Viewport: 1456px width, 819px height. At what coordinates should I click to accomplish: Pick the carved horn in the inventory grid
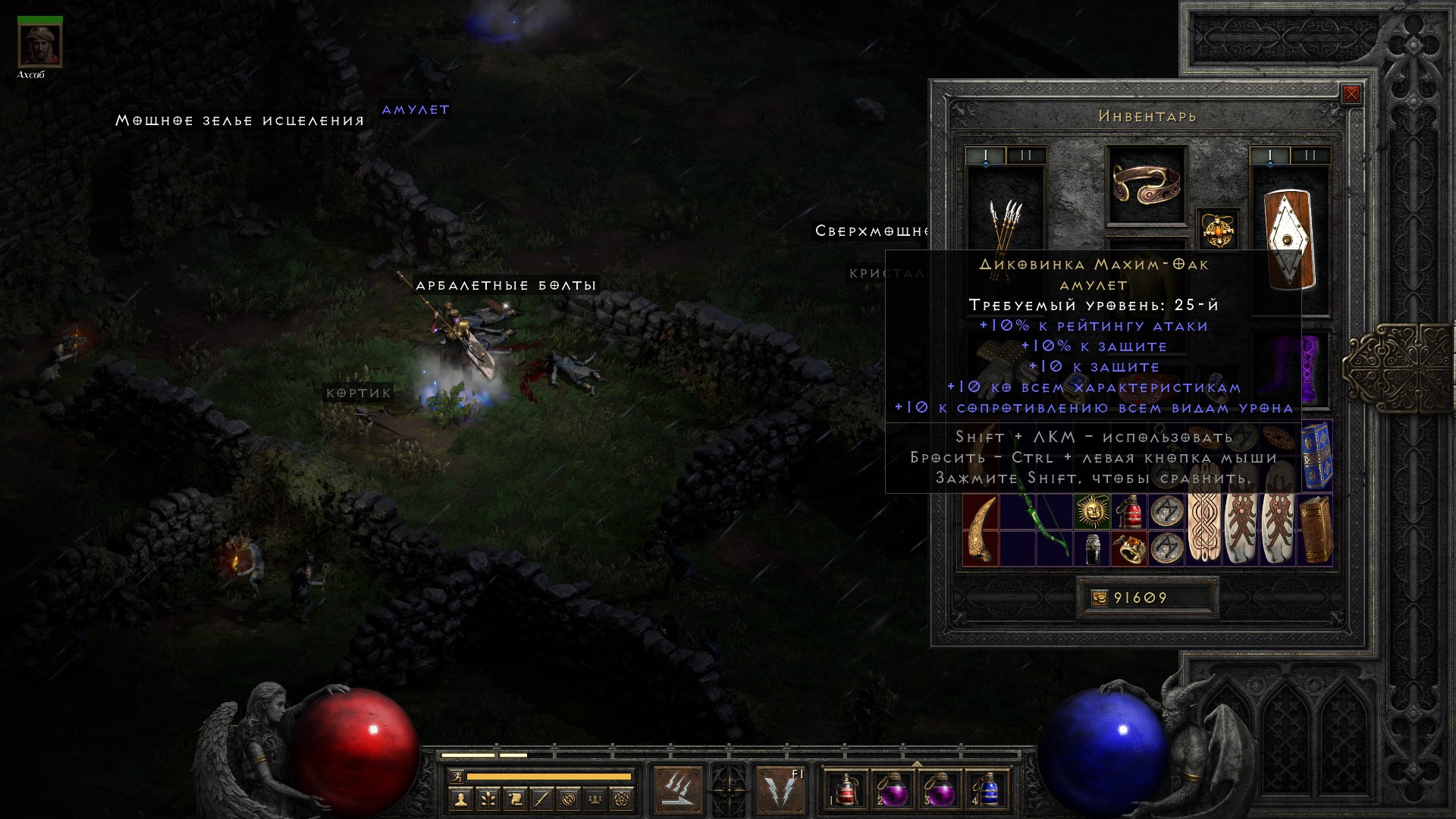tap(981, 530)
